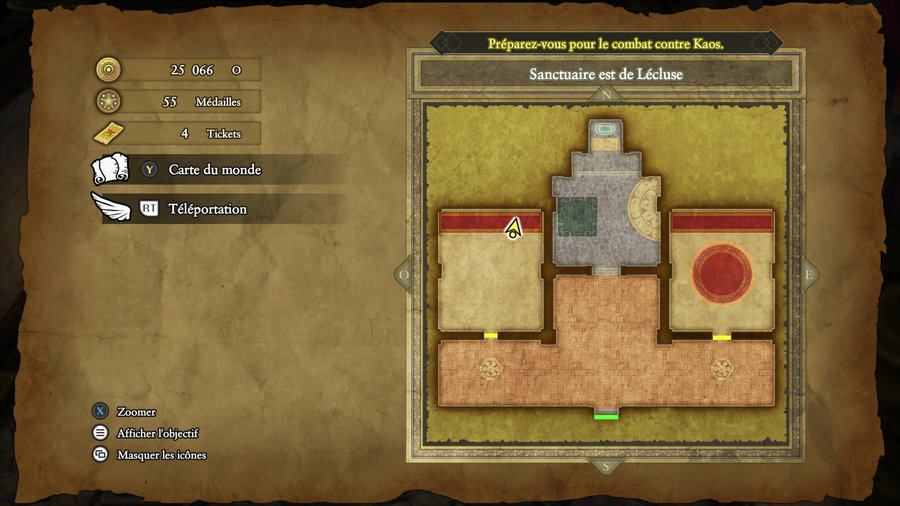Select the green exit marker on the map

click(606, 414)
